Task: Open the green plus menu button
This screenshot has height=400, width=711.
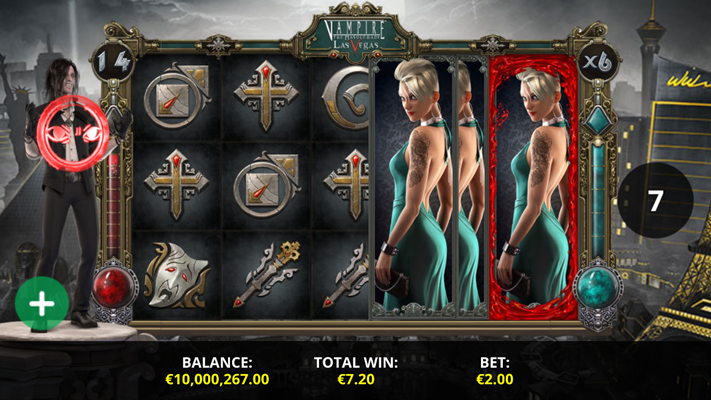Action: (x=42, y=303)
